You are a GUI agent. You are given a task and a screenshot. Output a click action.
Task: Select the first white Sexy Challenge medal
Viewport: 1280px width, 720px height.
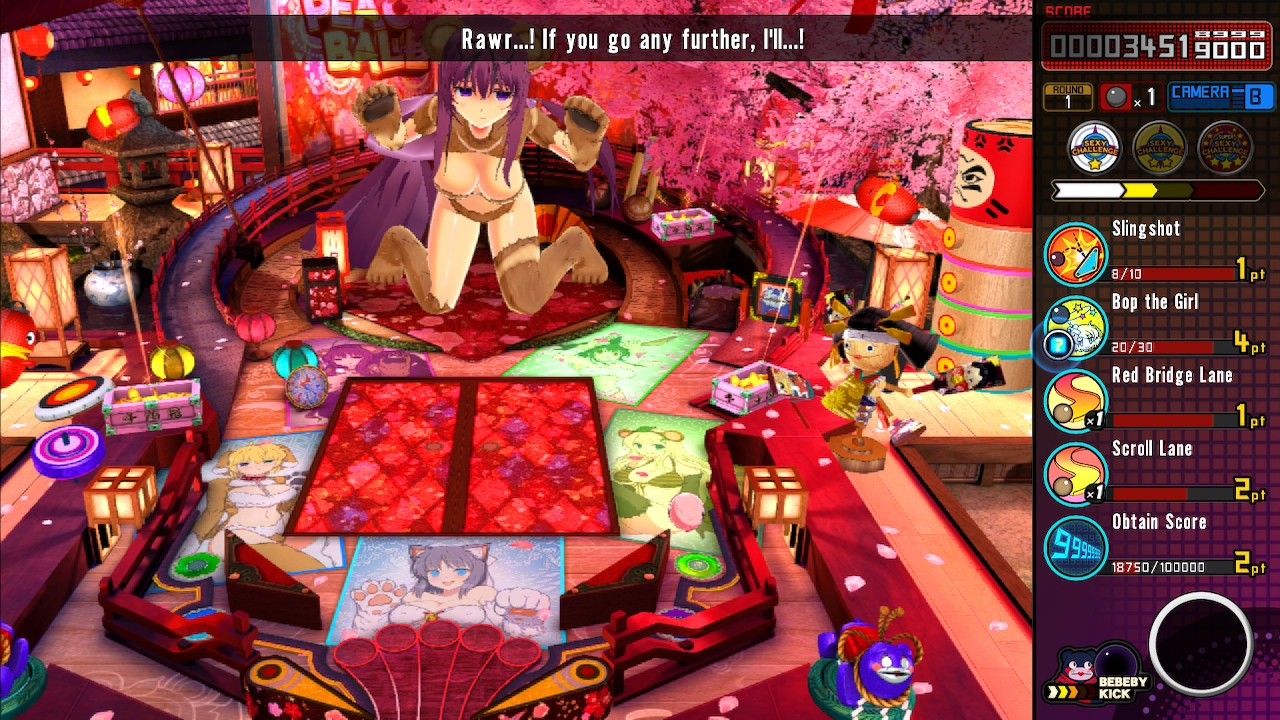click(1093, 149)
